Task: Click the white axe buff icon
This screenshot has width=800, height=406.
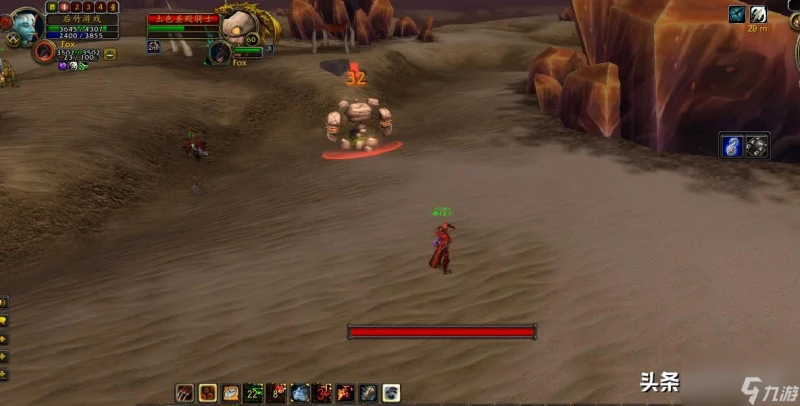Action: pyautogui.click(x=759, y=14)
